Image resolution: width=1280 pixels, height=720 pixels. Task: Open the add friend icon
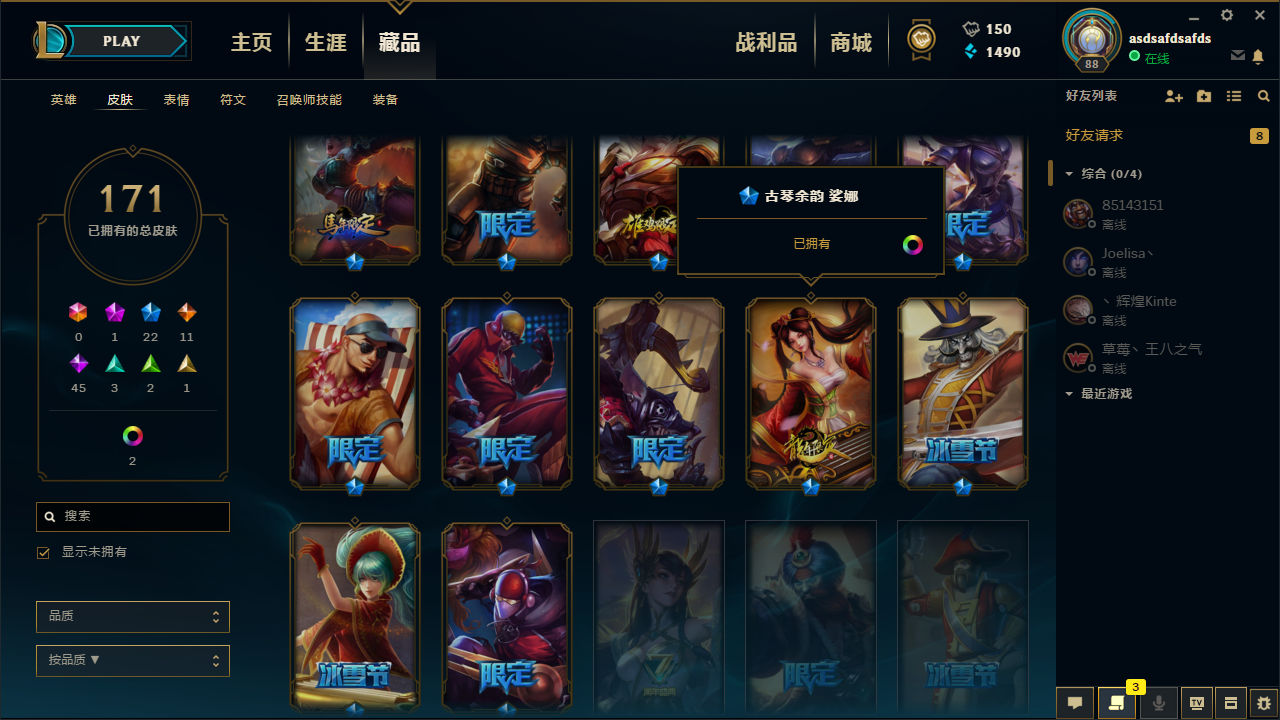click(x=1174, y=96)
